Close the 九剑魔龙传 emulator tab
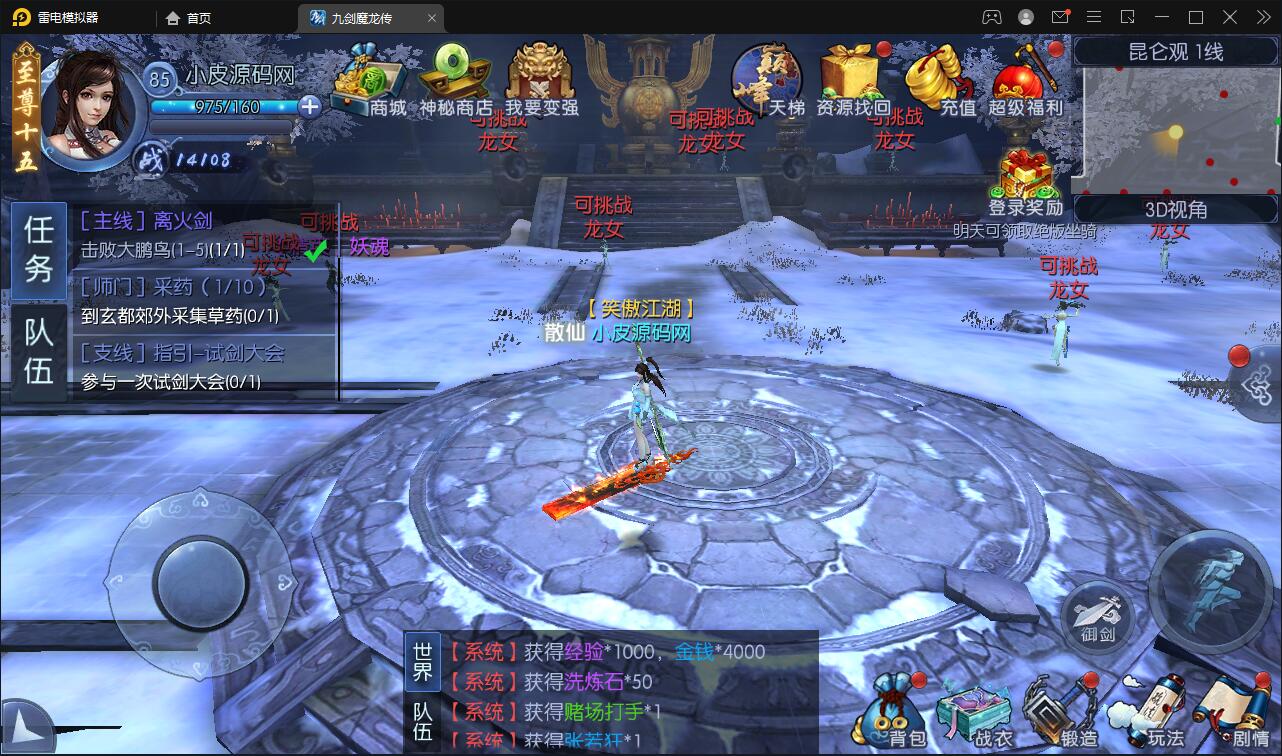Screen dimensions: 1282x756 [432, 17]
